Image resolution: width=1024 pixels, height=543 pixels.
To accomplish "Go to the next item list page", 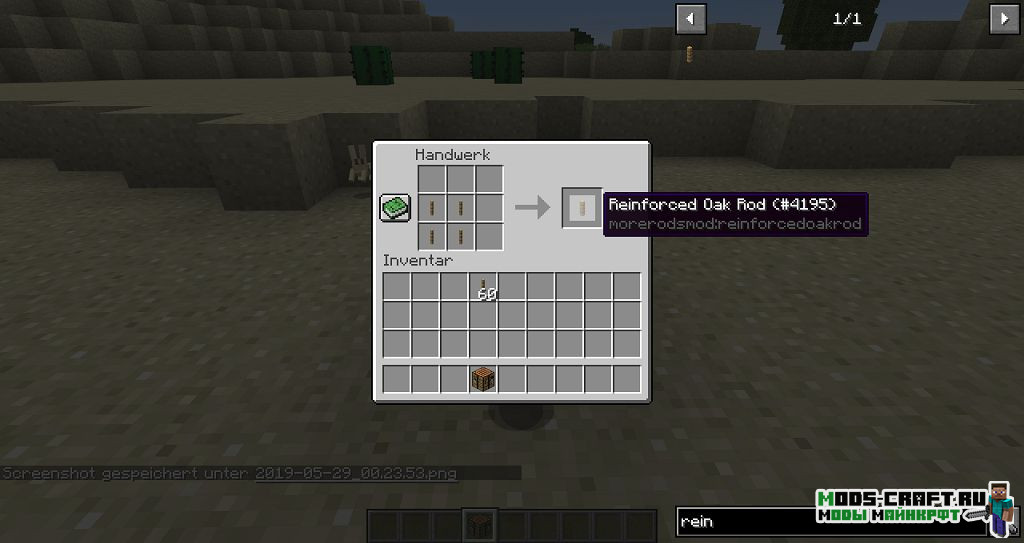I will pyautogui.click(x=1004, y=18).
